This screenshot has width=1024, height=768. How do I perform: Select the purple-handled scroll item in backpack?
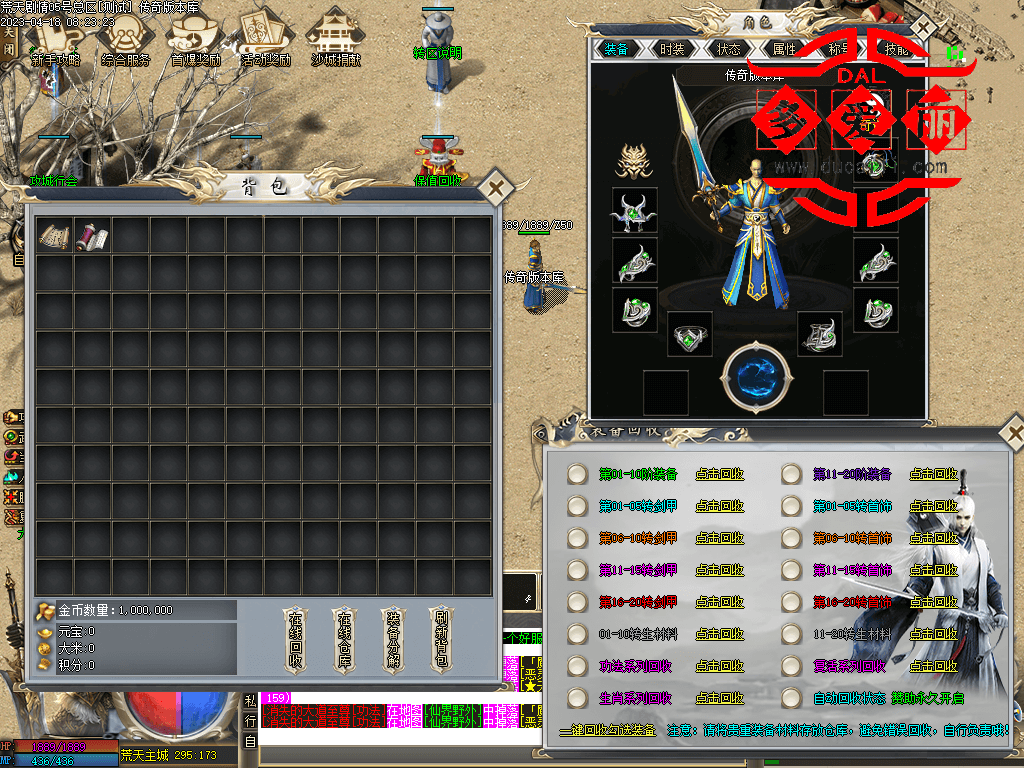[94, 236]
